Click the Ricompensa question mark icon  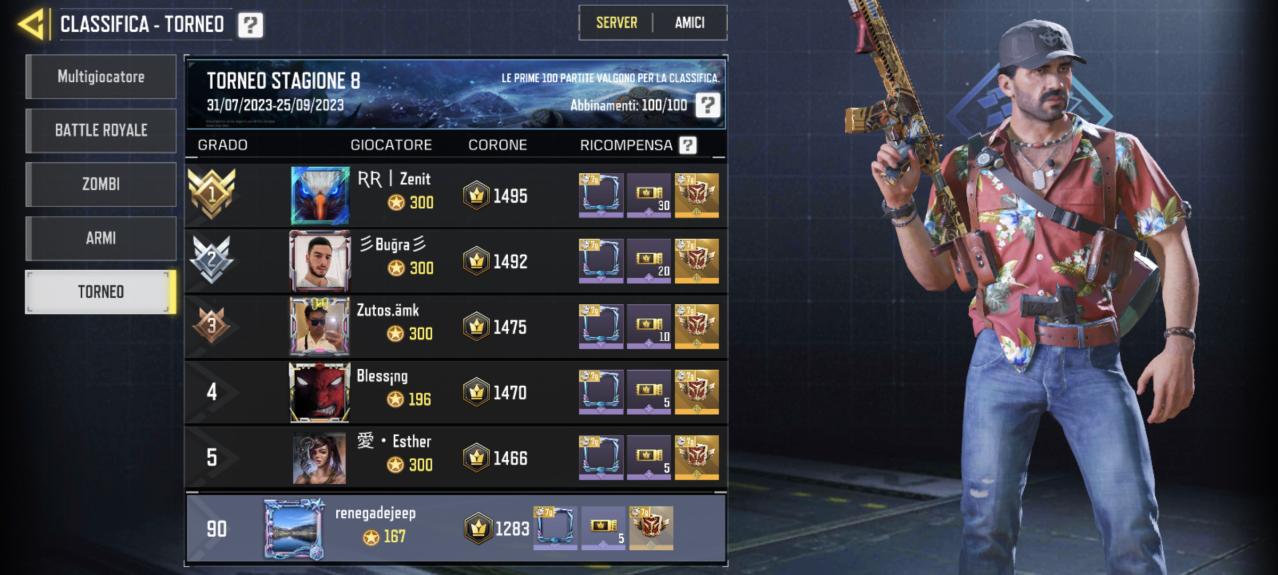pos(687,145)
